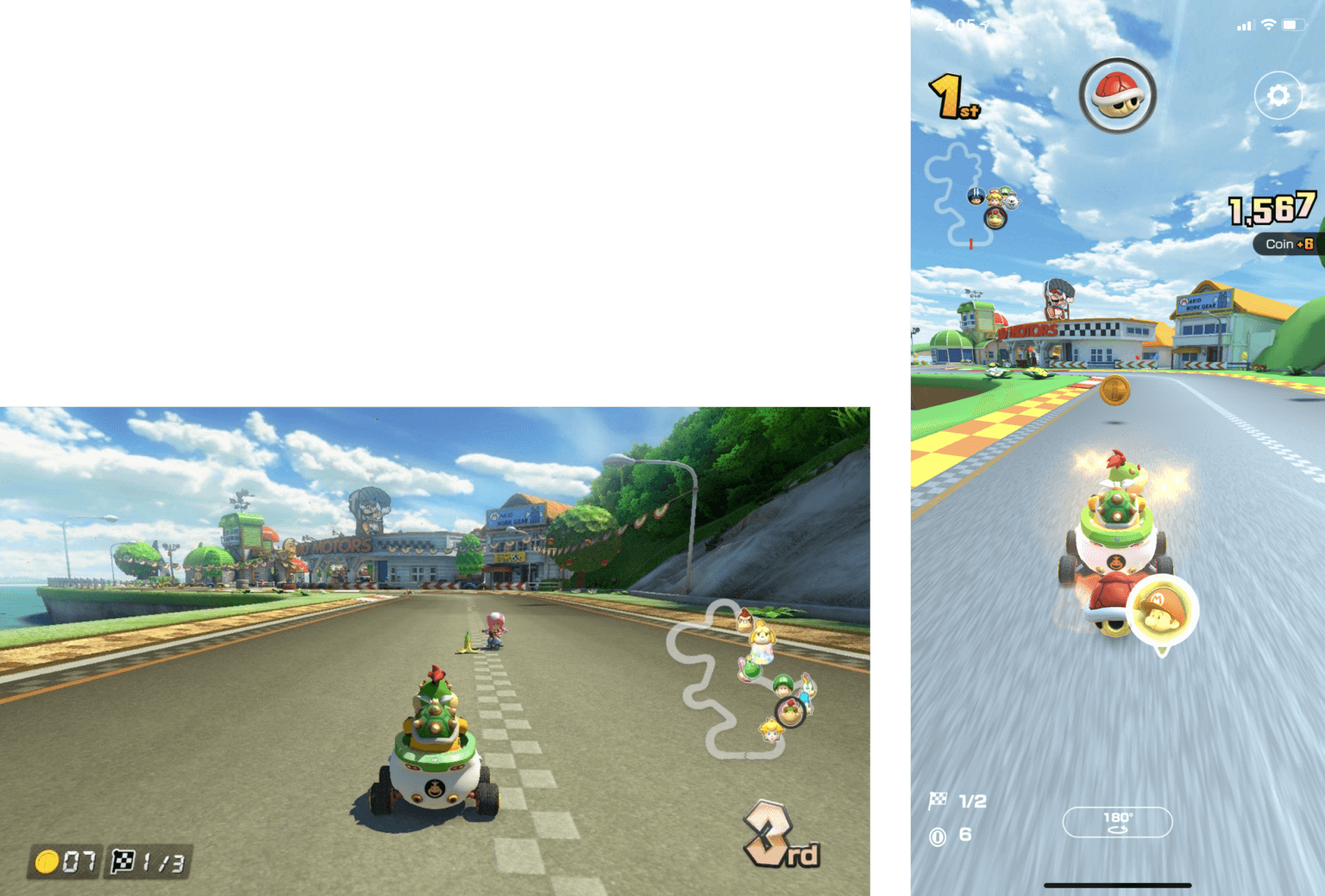Tap King Boo's icon on the minimap
The image size is (1325, 896).
point(1013,201)
